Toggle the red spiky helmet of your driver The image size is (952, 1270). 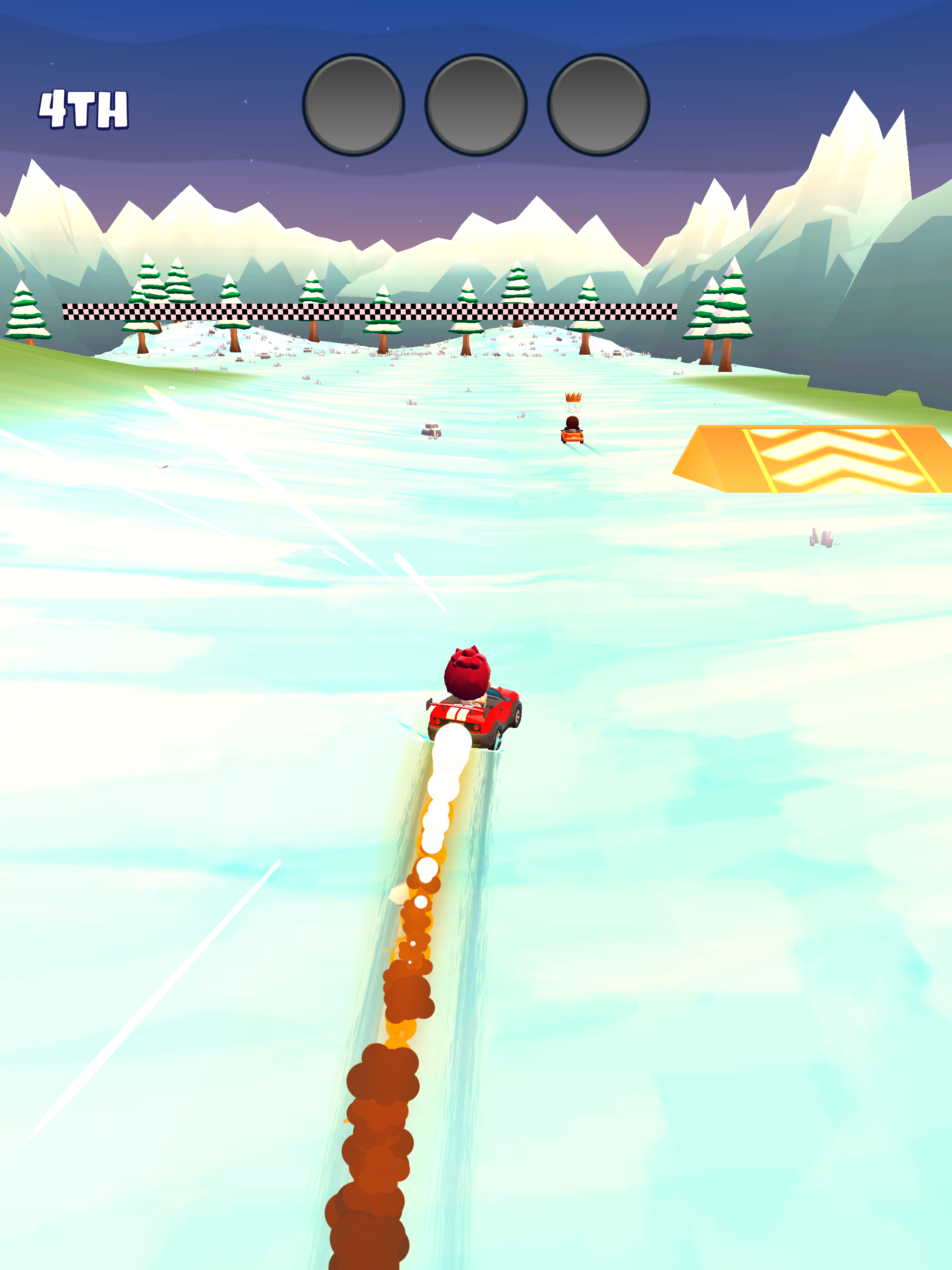[468, 672]
